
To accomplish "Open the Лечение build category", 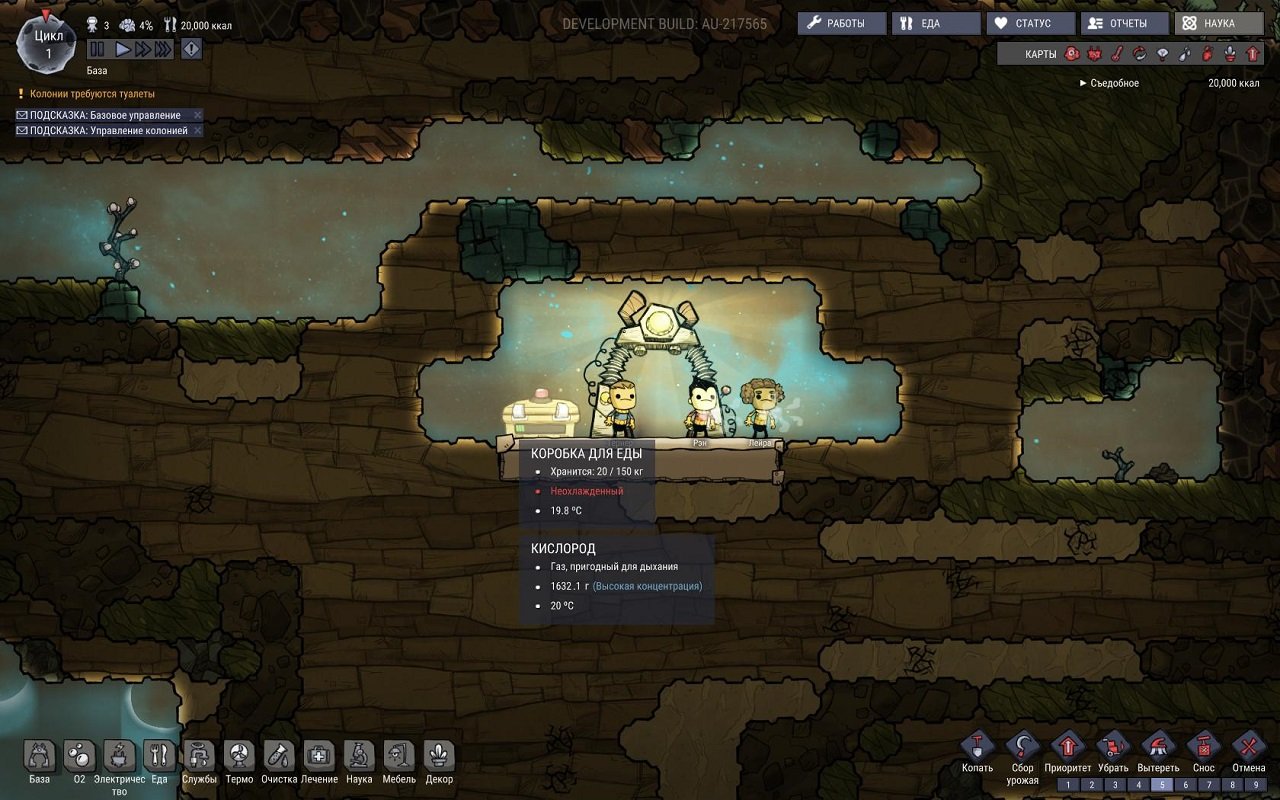I will [x=318, y=755].
